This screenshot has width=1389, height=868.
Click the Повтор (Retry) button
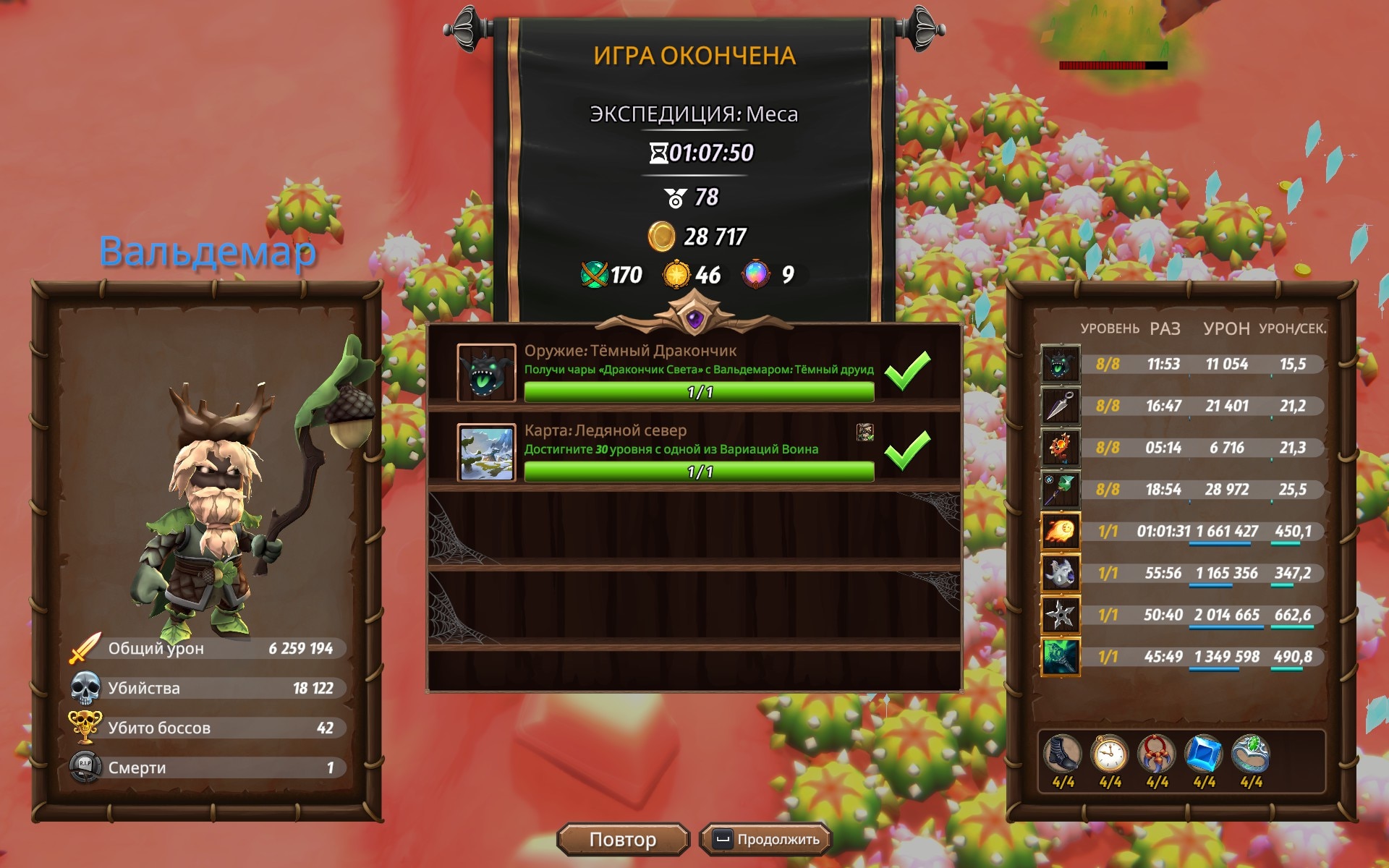point(623,839)
